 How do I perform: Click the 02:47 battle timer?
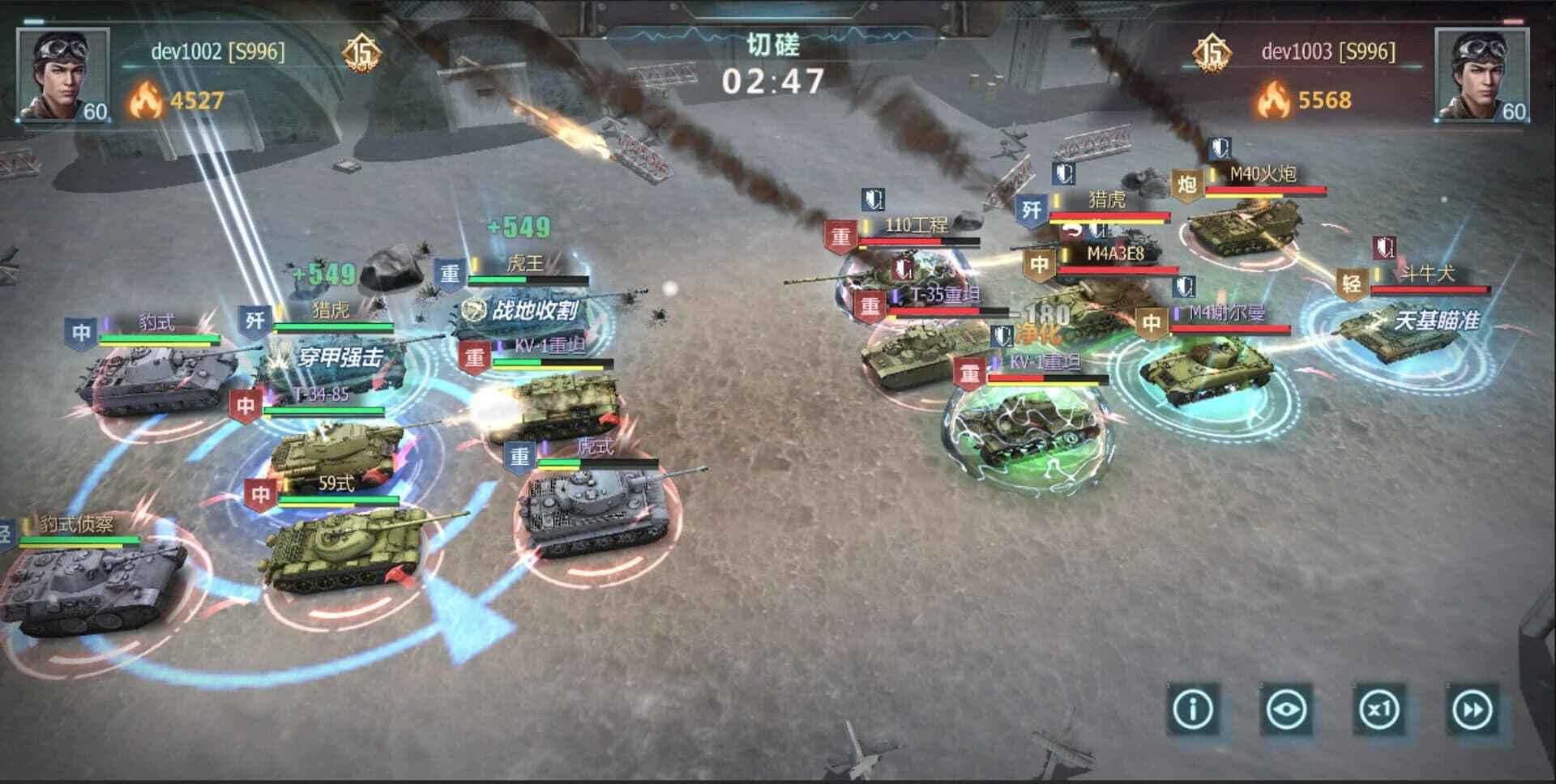click(776, 79)
